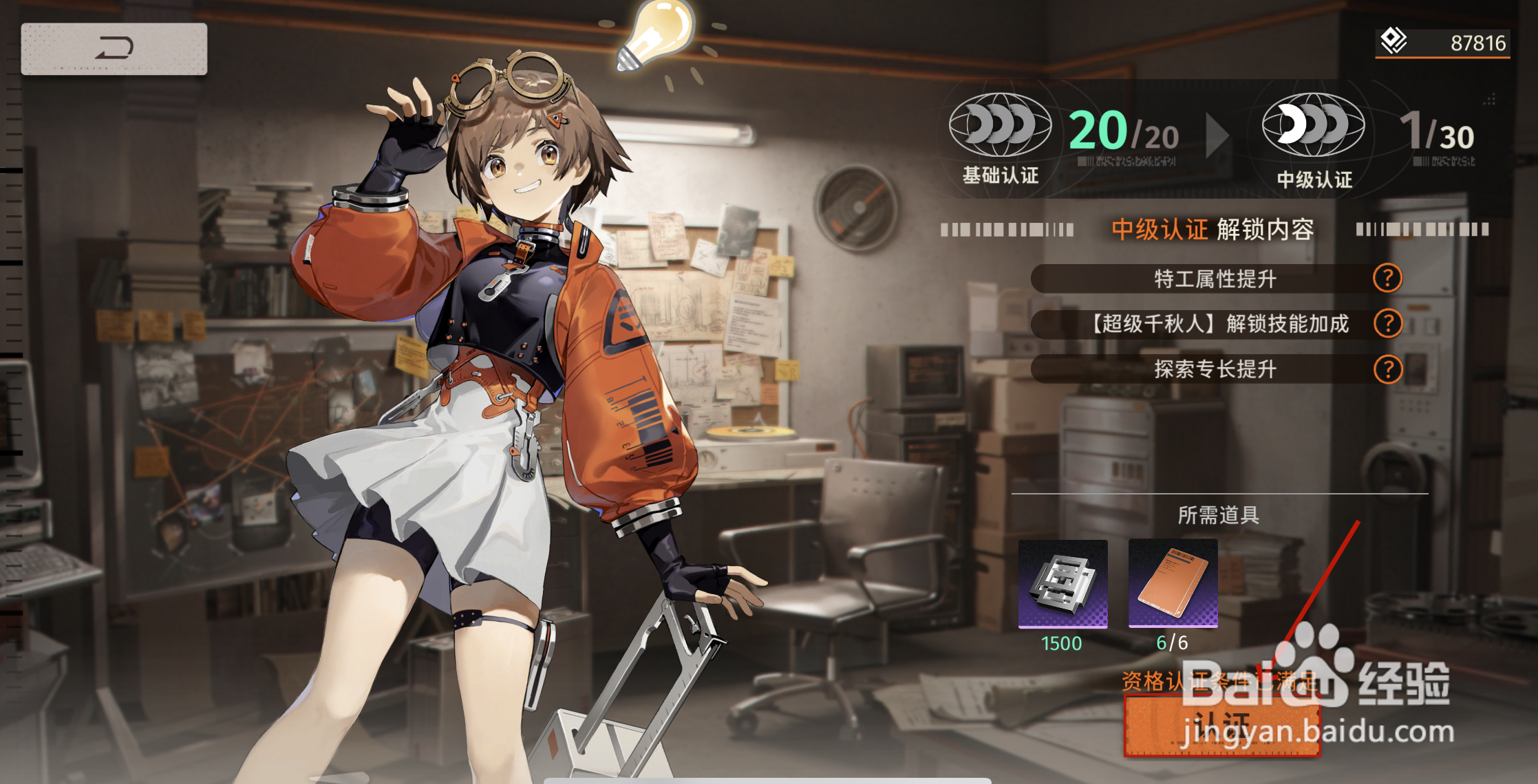Select the silver coin material slot

[1062, 584]
